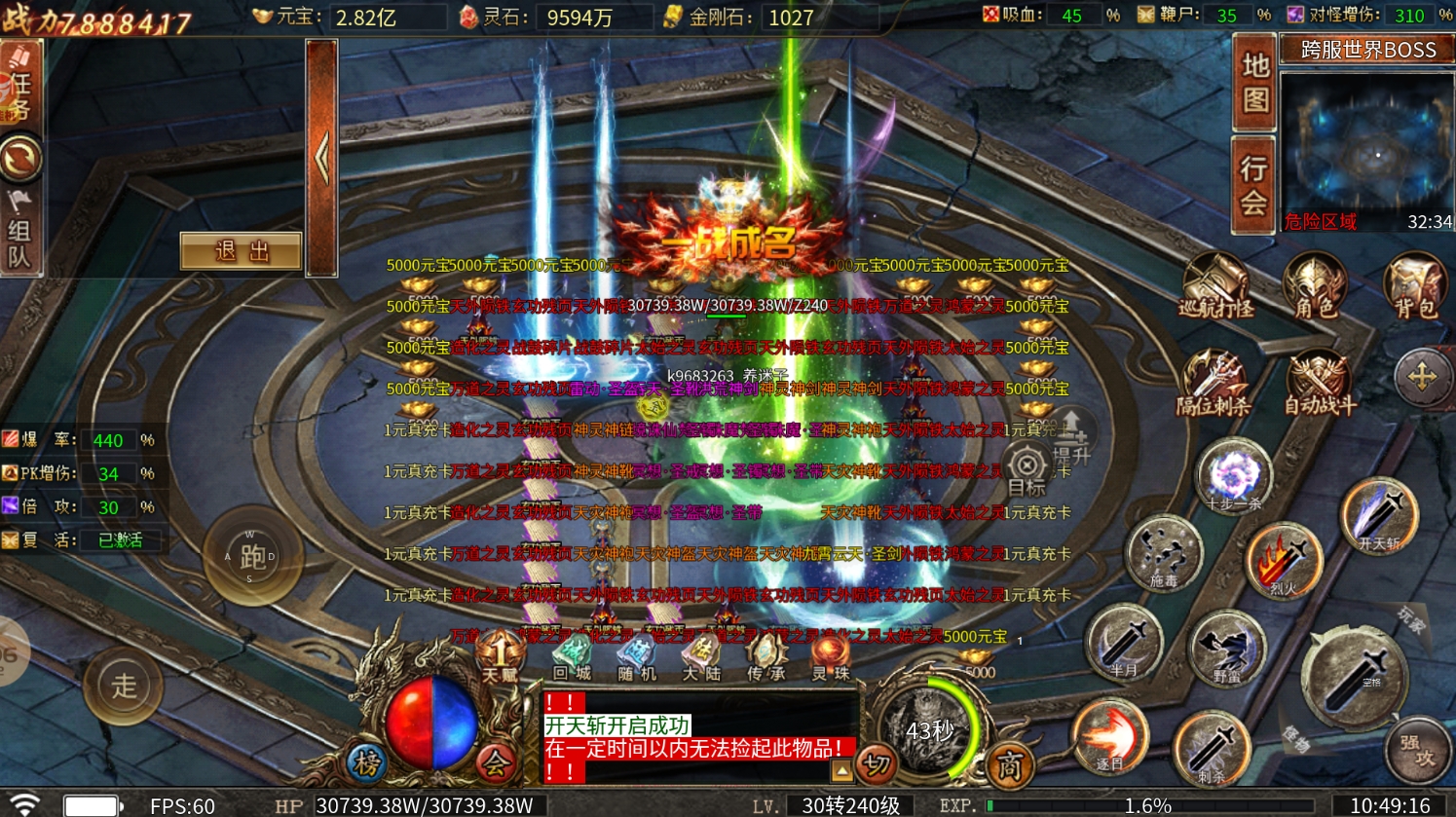Open the 行会 guild panel
The height and width of the screenshot is (817, 1456).
click(x=1253, y=185)
